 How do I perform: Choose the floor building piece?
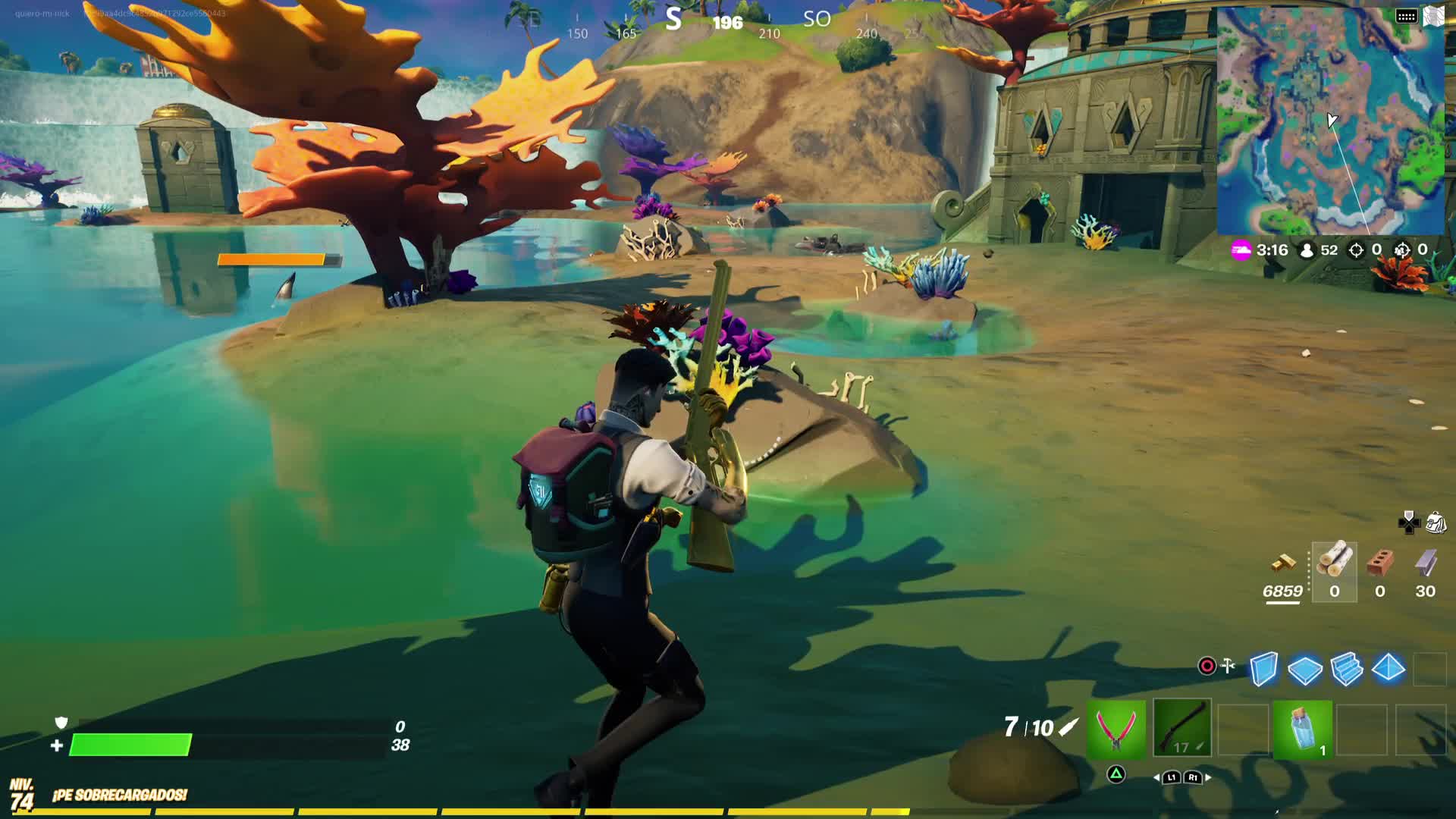[x=1304, y=669]
